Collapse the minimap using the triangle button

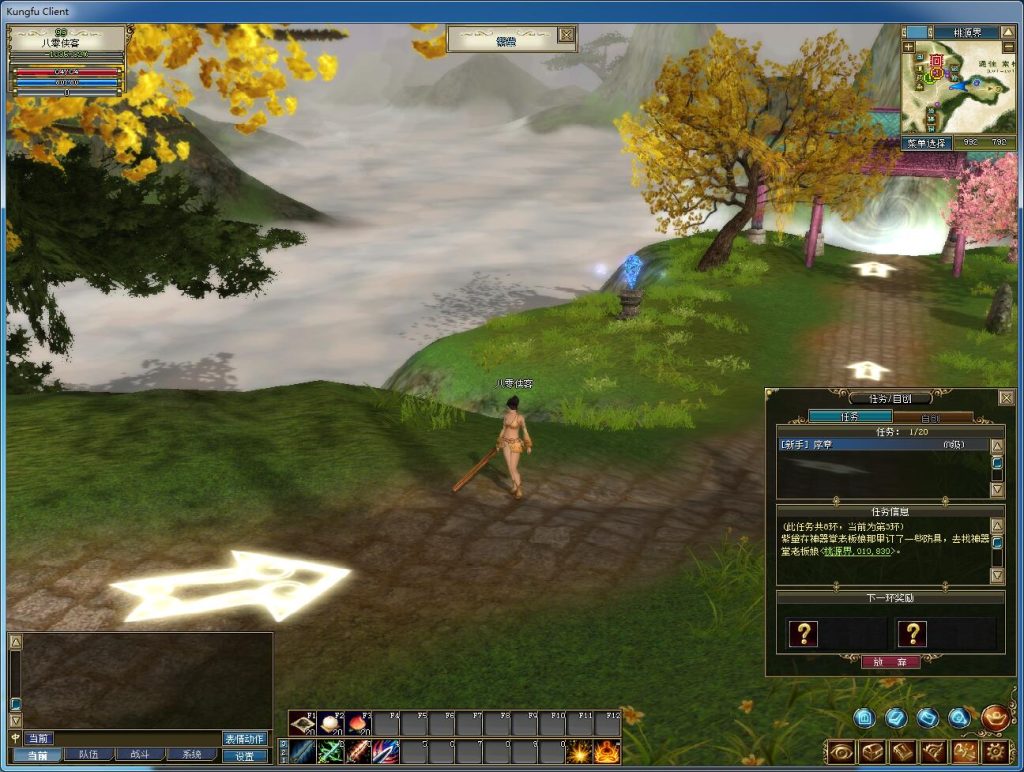(x=1011, y=31)
